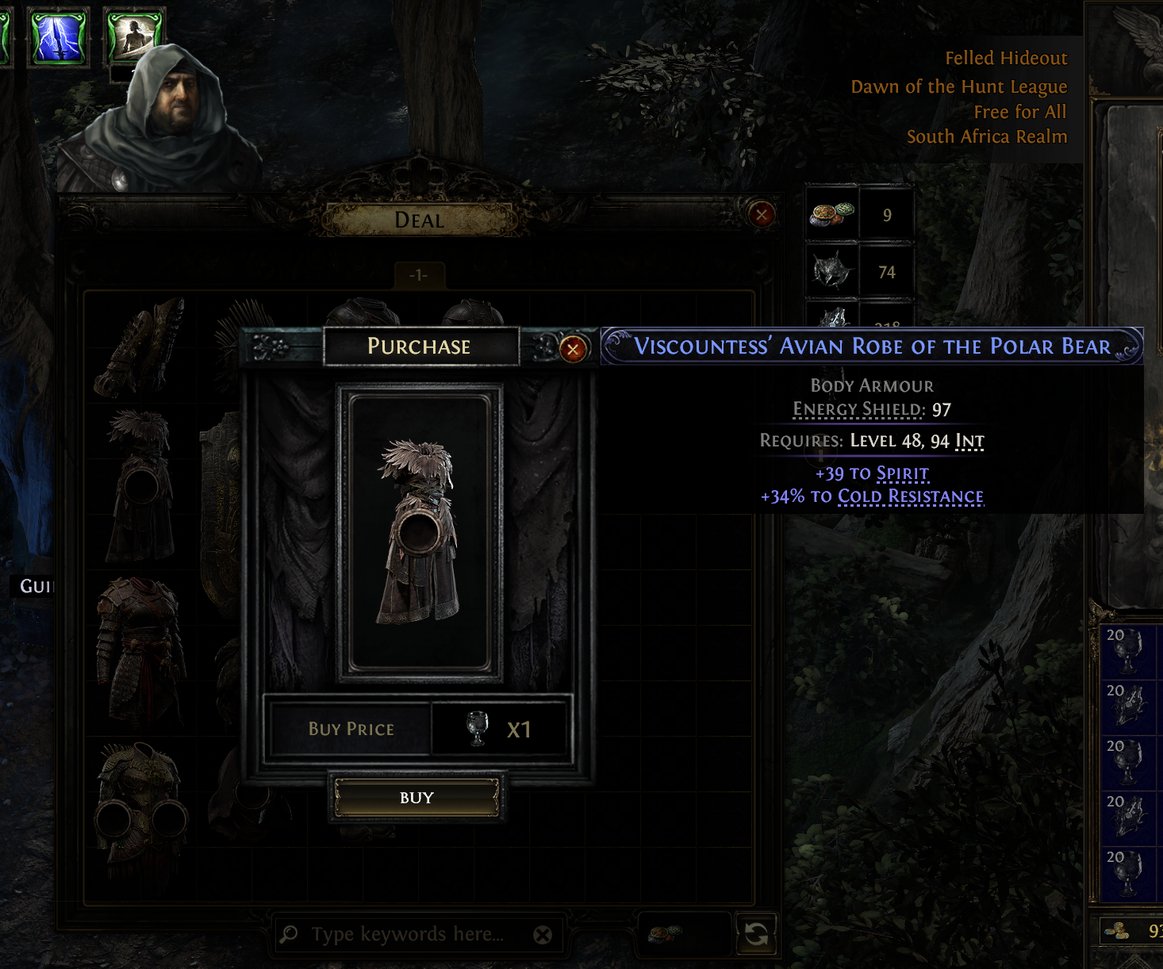The width and height of the screenshot is (1163, 969).
Task: Close the Deal shop window
Action: [x=762, y=214]
